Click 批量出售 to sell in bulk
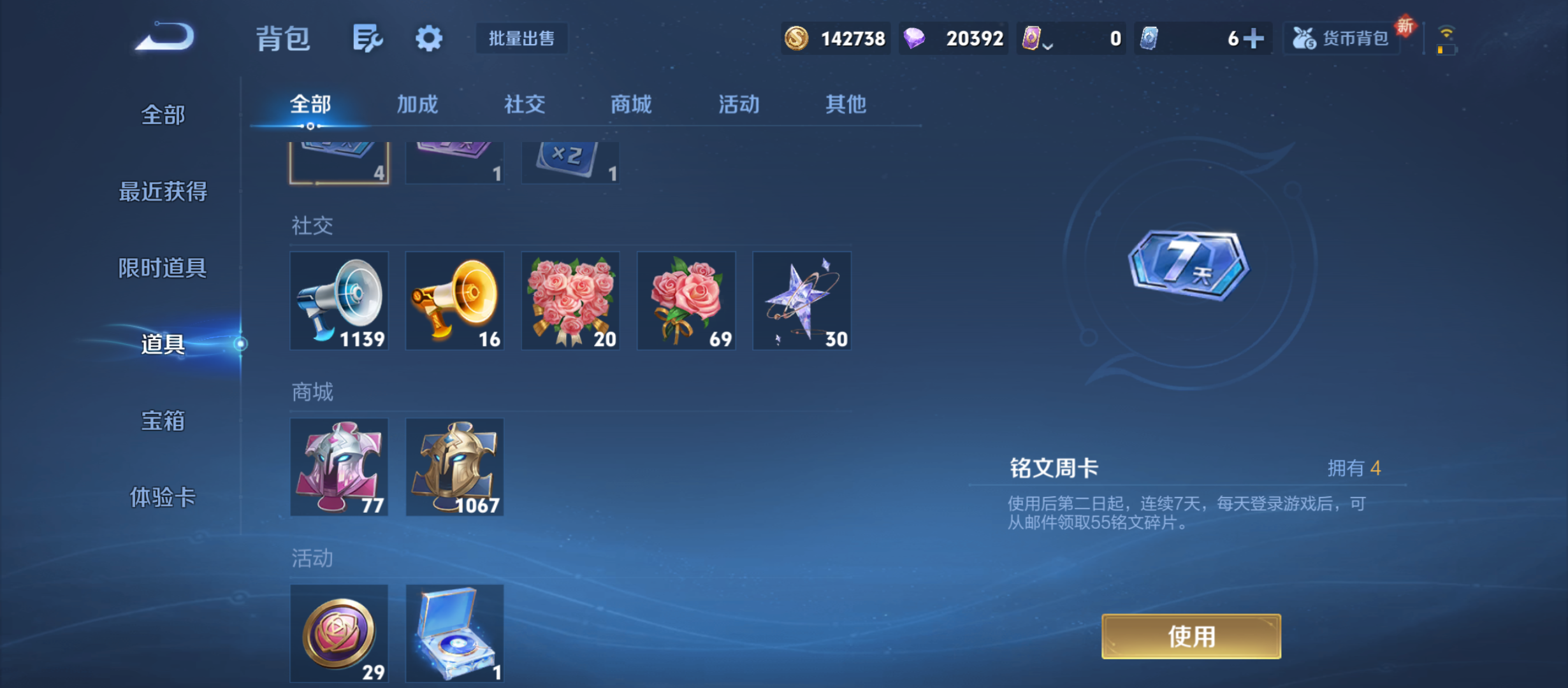The height and width of the screenshot is (688, 1568). [521, 38]
